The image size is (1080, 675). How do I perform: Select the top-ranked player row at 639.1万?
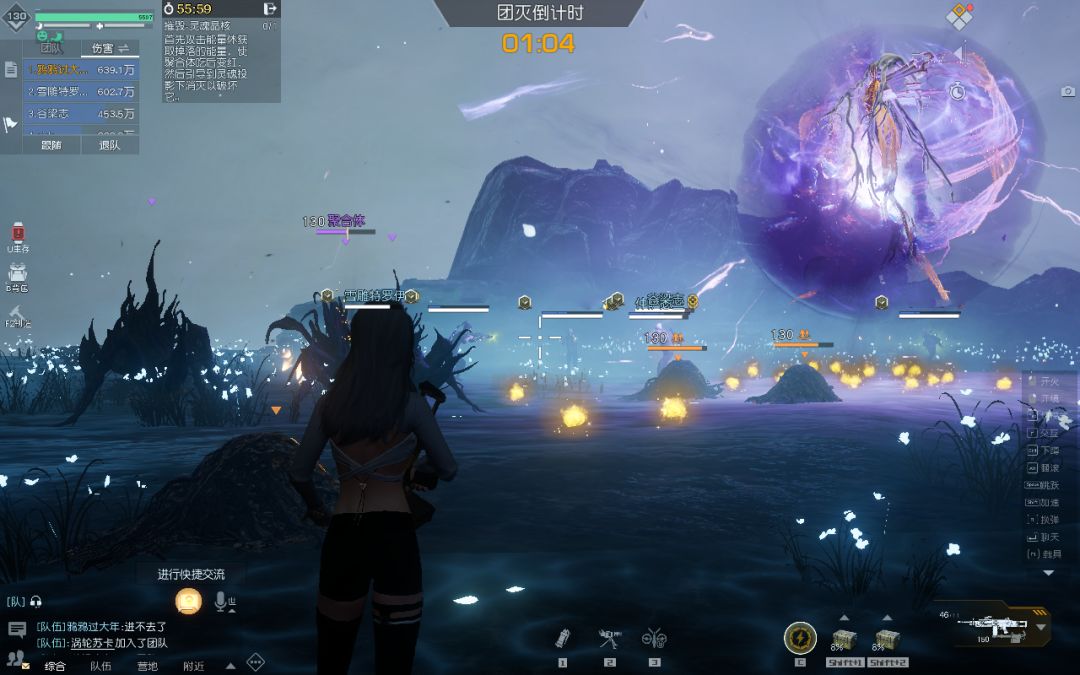coord(83,70)
